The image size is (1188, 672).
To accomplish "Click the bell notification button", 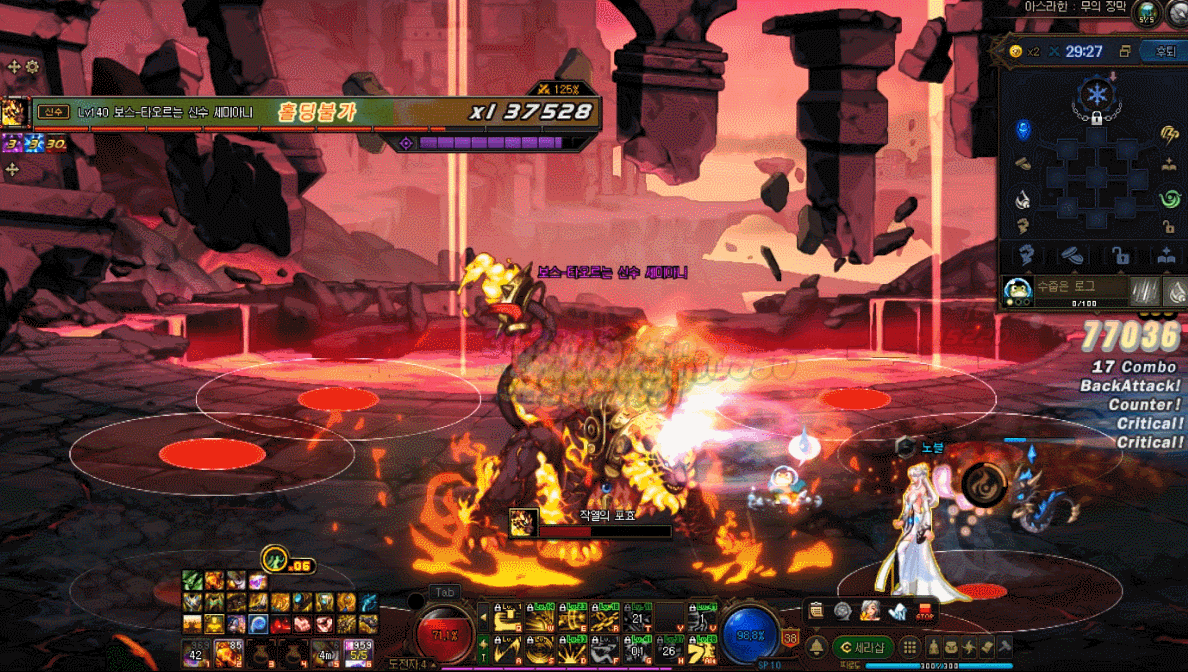I will point(817,647).
